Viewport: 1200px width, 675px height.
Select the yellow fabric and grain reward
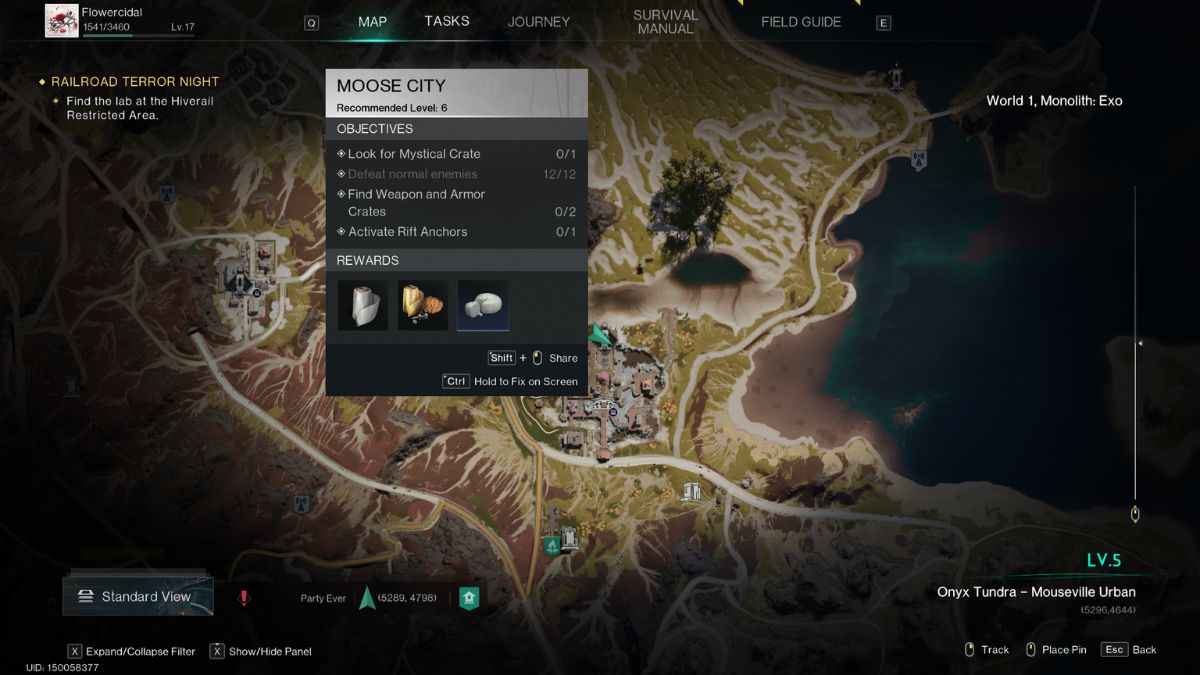pos(422,305)
